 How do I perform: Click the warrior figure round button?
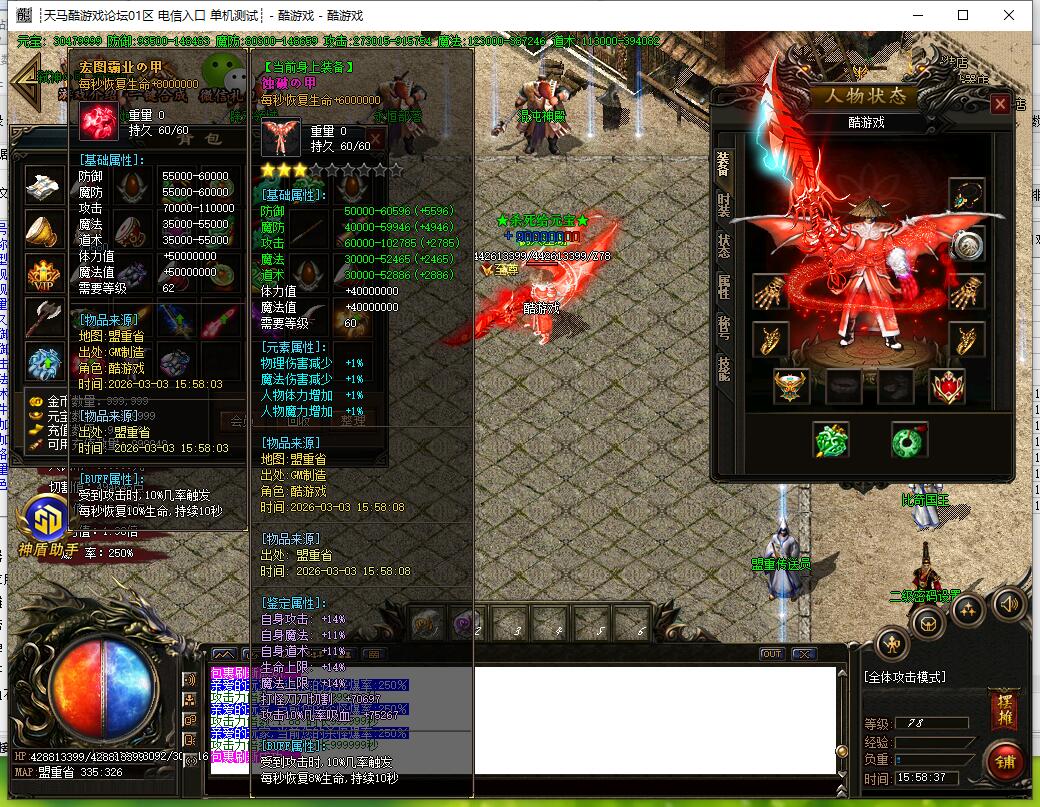pyautogui.click(x=892, y=644)
